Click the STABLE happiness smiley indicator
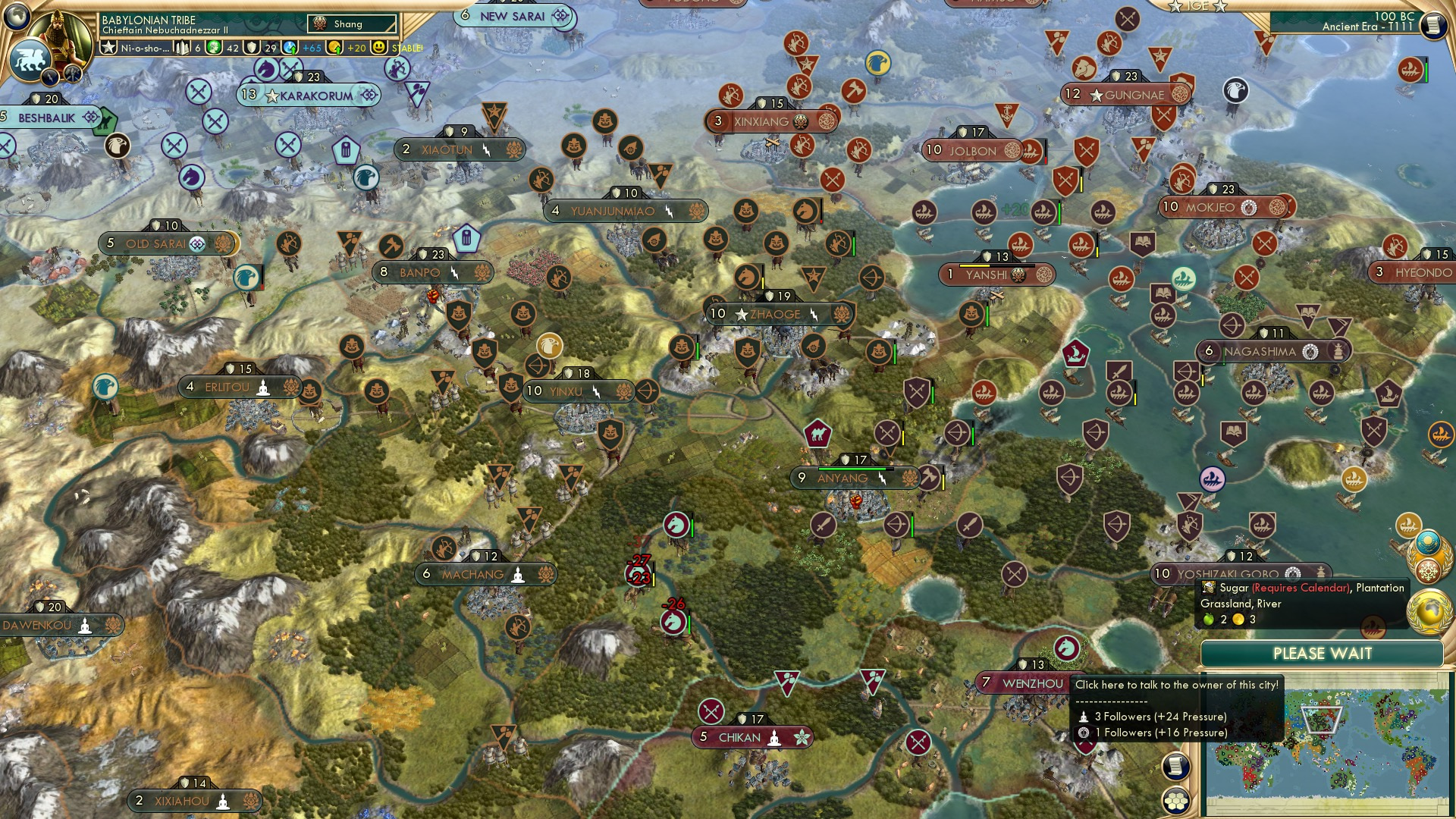 tap(378, 46)
